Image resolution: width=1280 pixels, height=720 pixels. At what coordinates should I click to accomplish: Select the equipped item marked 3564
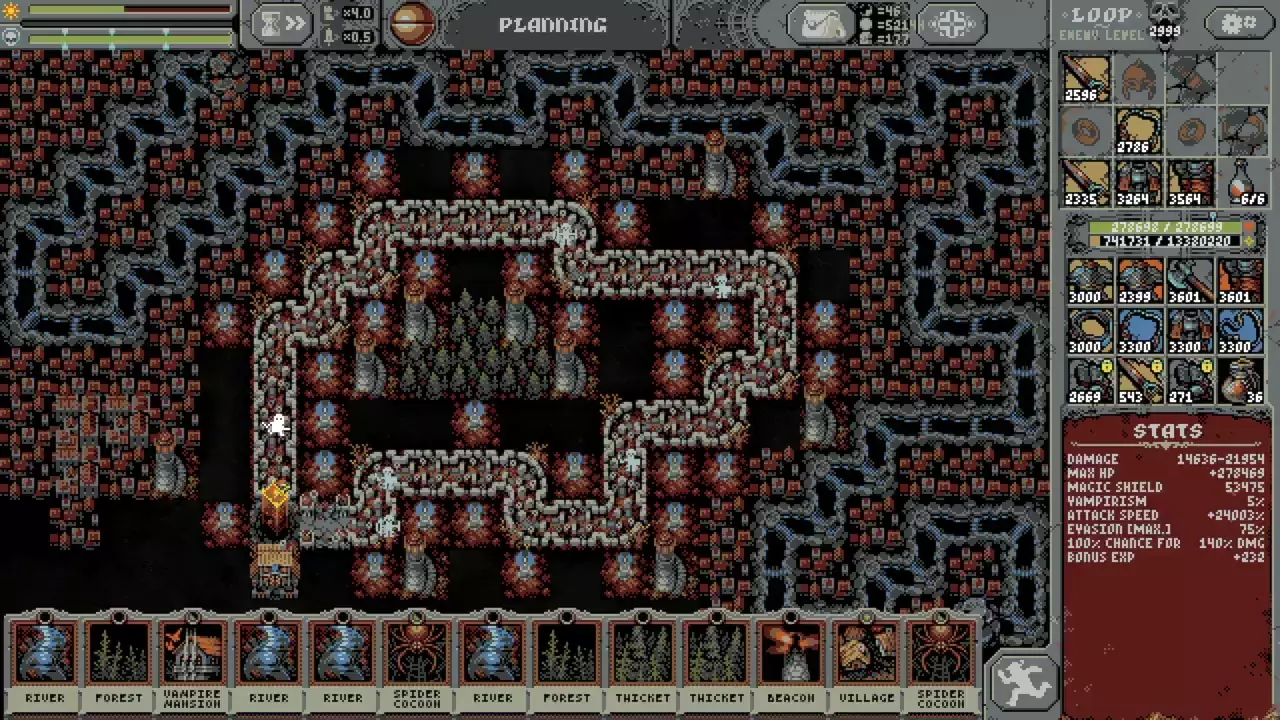click(1189, 183)
